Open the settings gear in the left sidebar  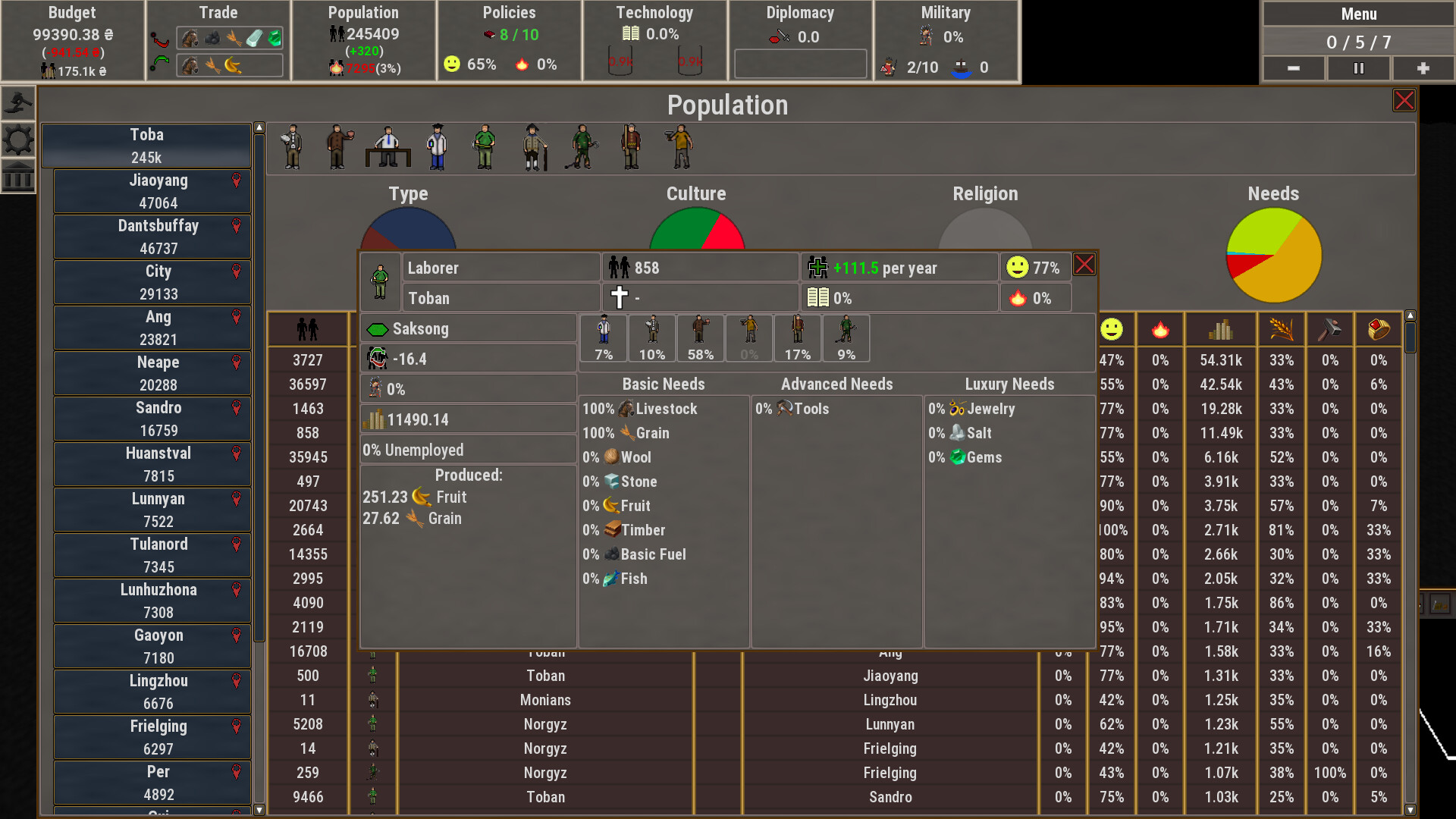coord(18,139)
